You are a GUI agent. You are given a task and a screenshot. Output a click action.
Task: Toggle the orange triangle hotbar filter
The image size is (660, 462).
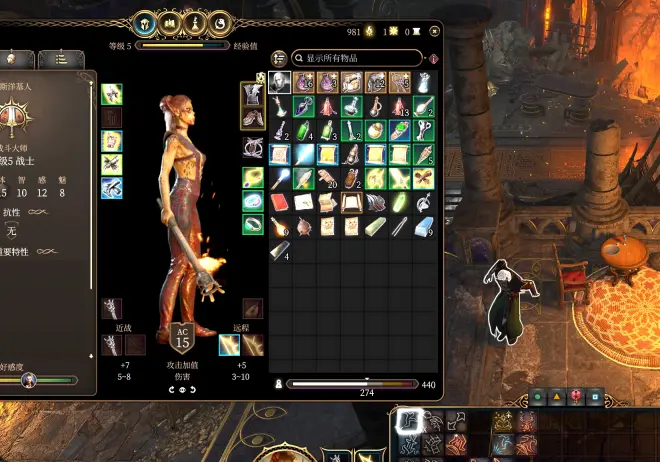(556, 397)
